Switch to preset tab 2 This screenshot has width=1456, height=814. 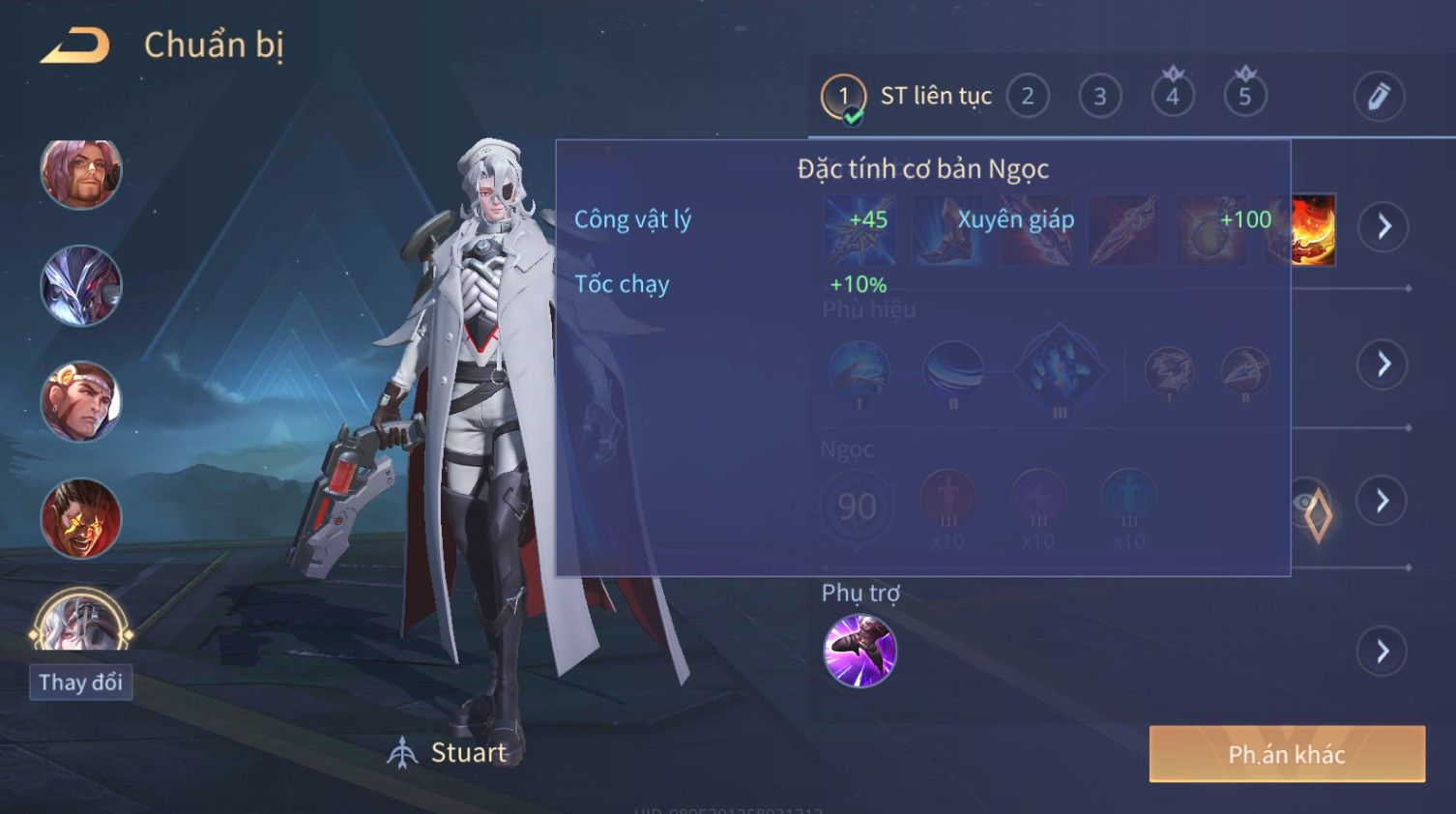point(1027,97)
